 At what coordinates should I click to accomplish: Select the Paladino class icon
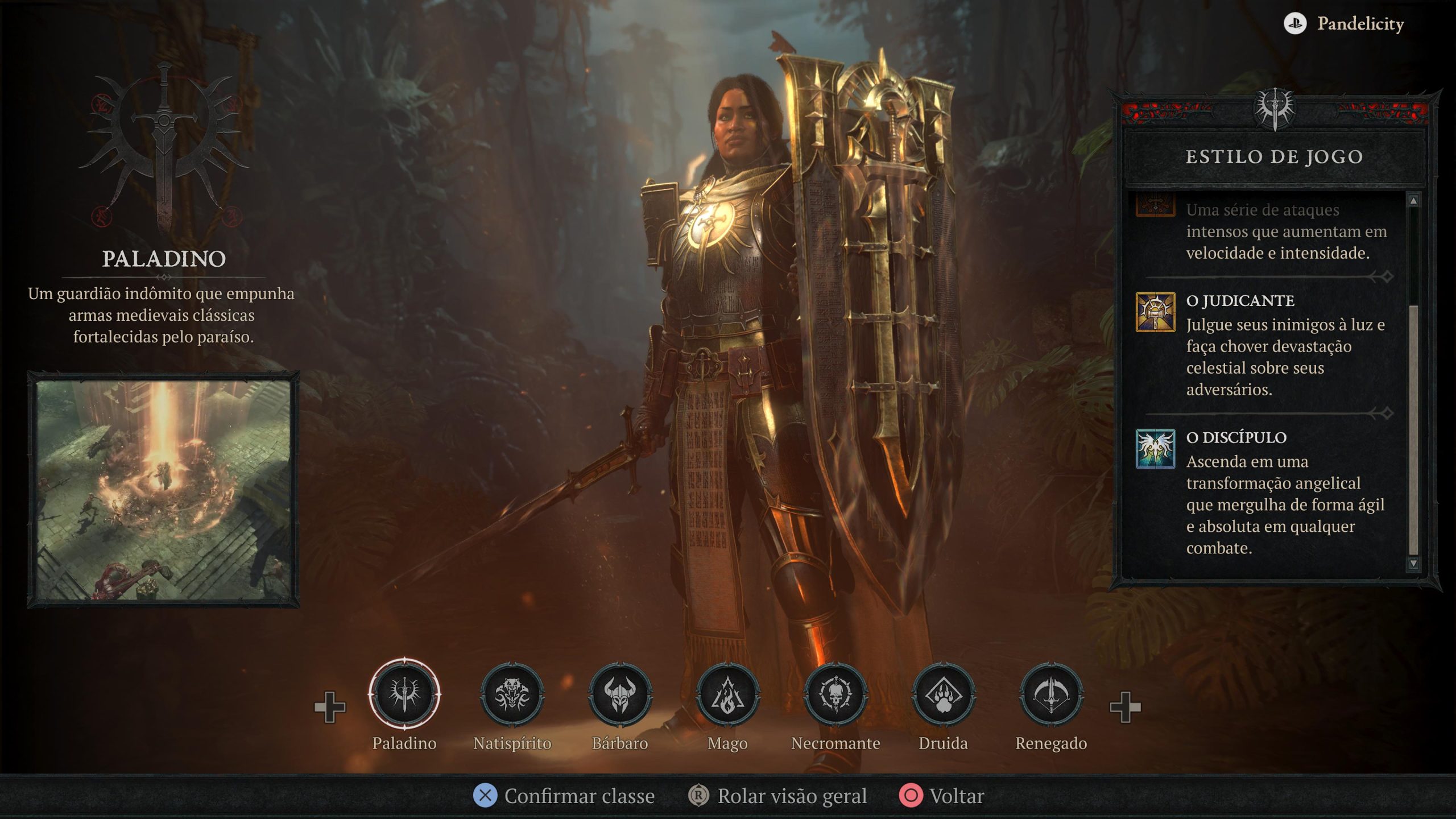tap(404, 694)
